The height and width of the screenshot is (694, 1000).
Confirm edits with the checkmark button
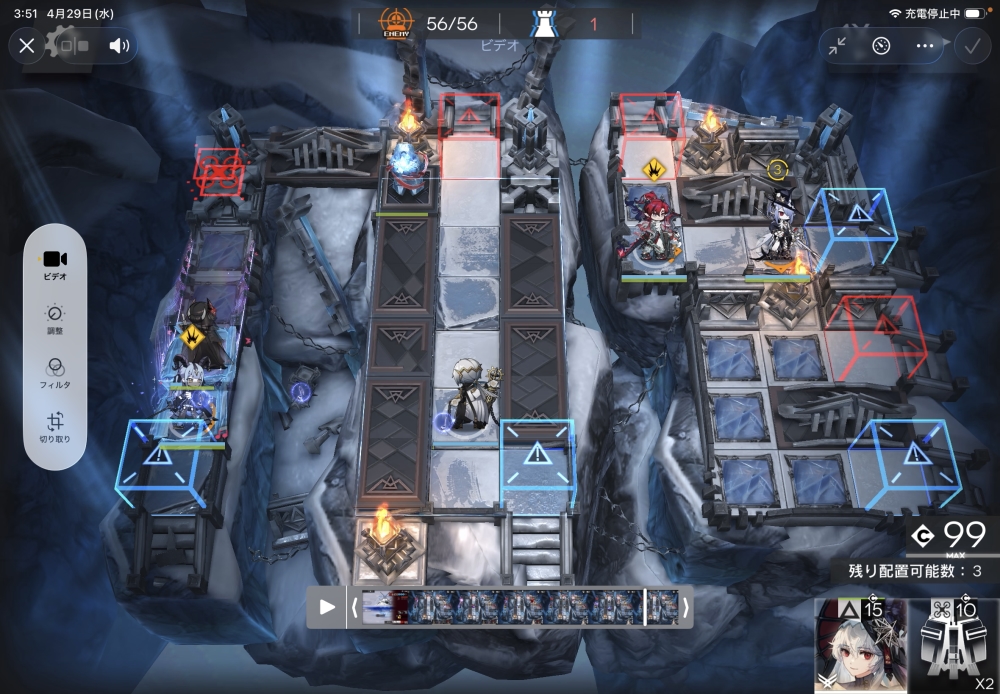[x=970, y=45]
